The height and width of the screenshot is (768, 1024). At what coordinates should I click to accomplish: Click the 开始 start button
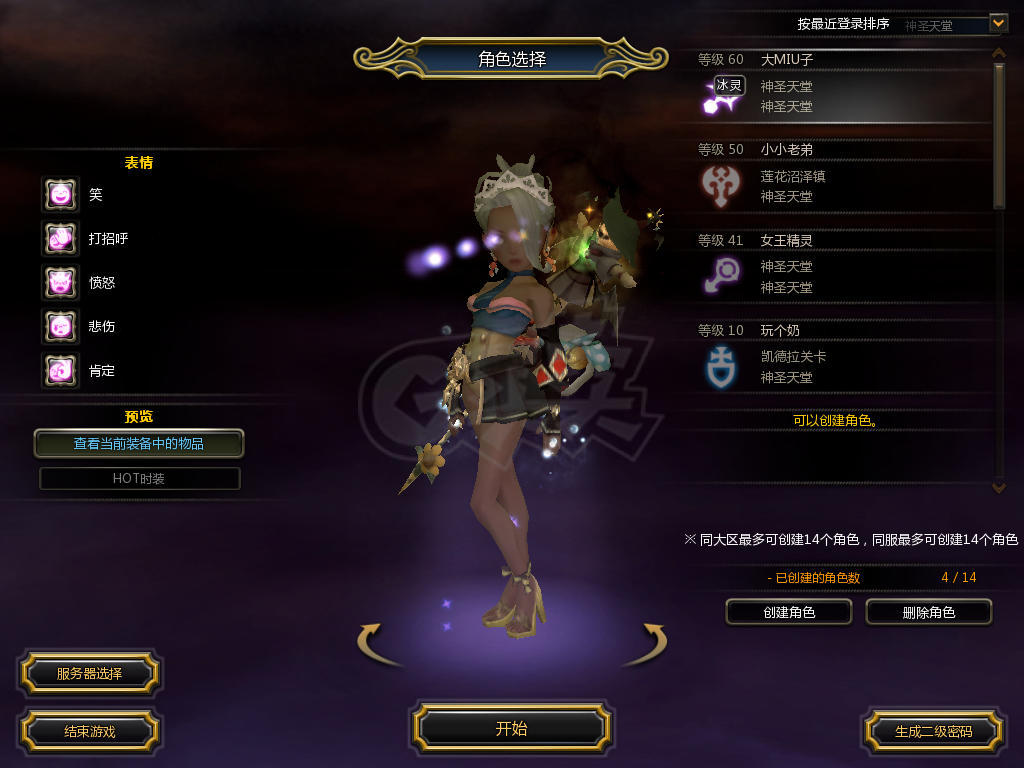(x=511, y=728)
